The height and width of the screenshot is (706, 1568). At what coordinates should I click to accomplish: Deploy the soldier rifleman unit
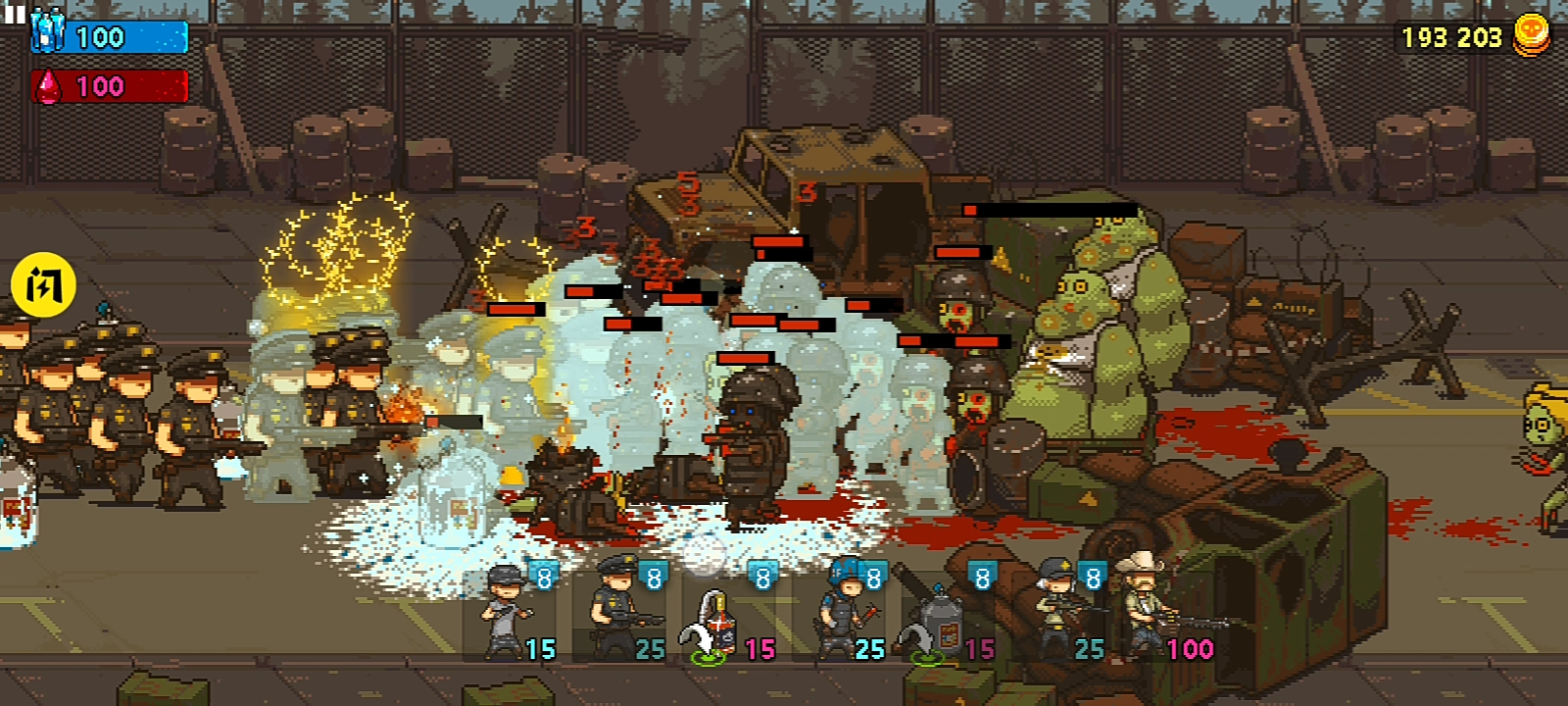(1062, 613)
